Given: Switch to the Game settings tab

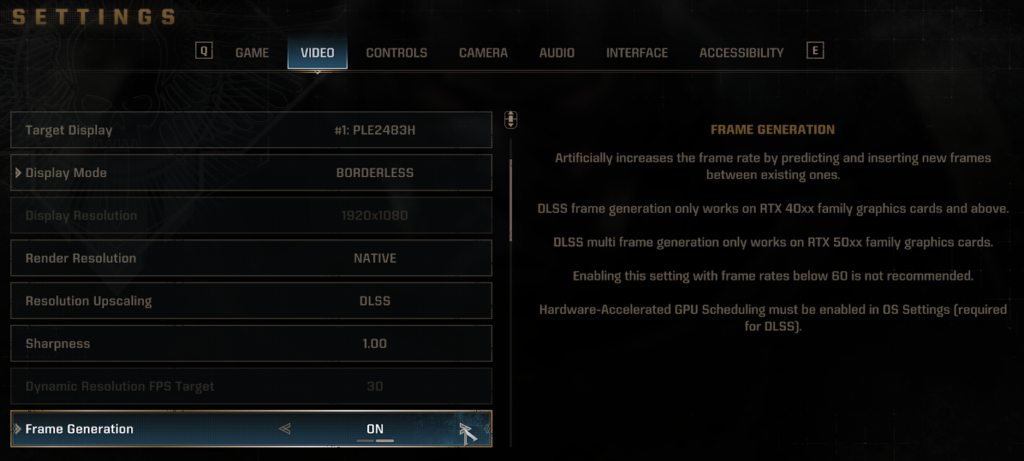Looking at the screenshot, I should [x=252, y=53].
